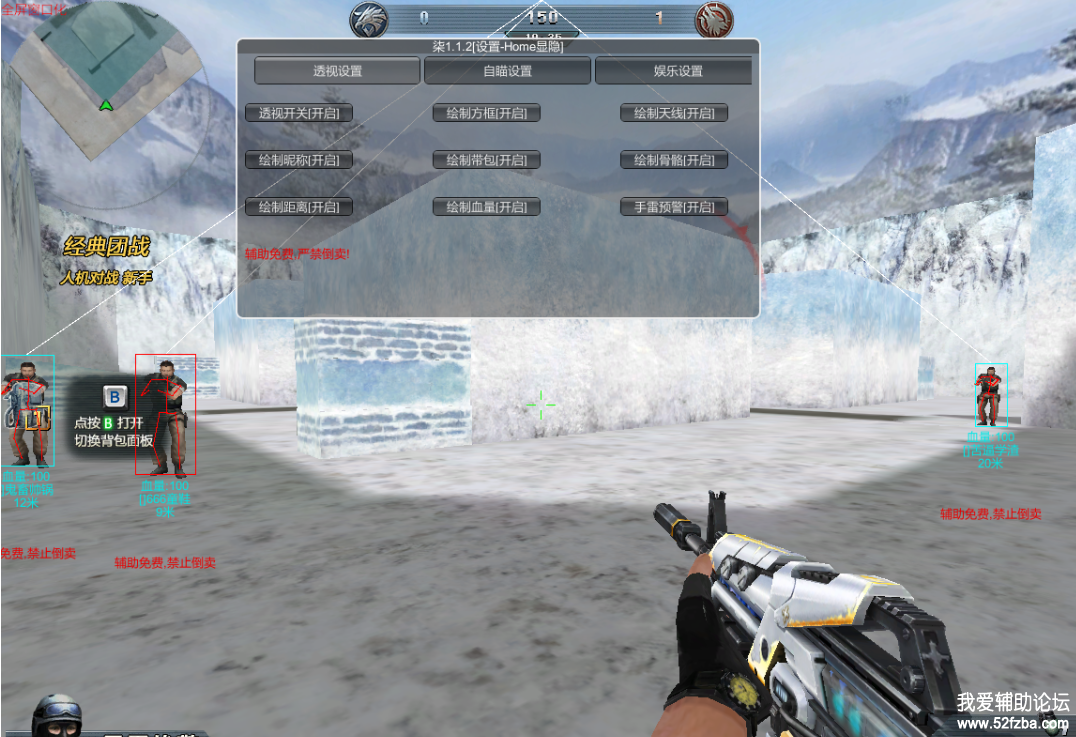The image size is (1076, 737).
Task: Toggle 绘制骨骼 skeleton drawing
Action: 674,160
